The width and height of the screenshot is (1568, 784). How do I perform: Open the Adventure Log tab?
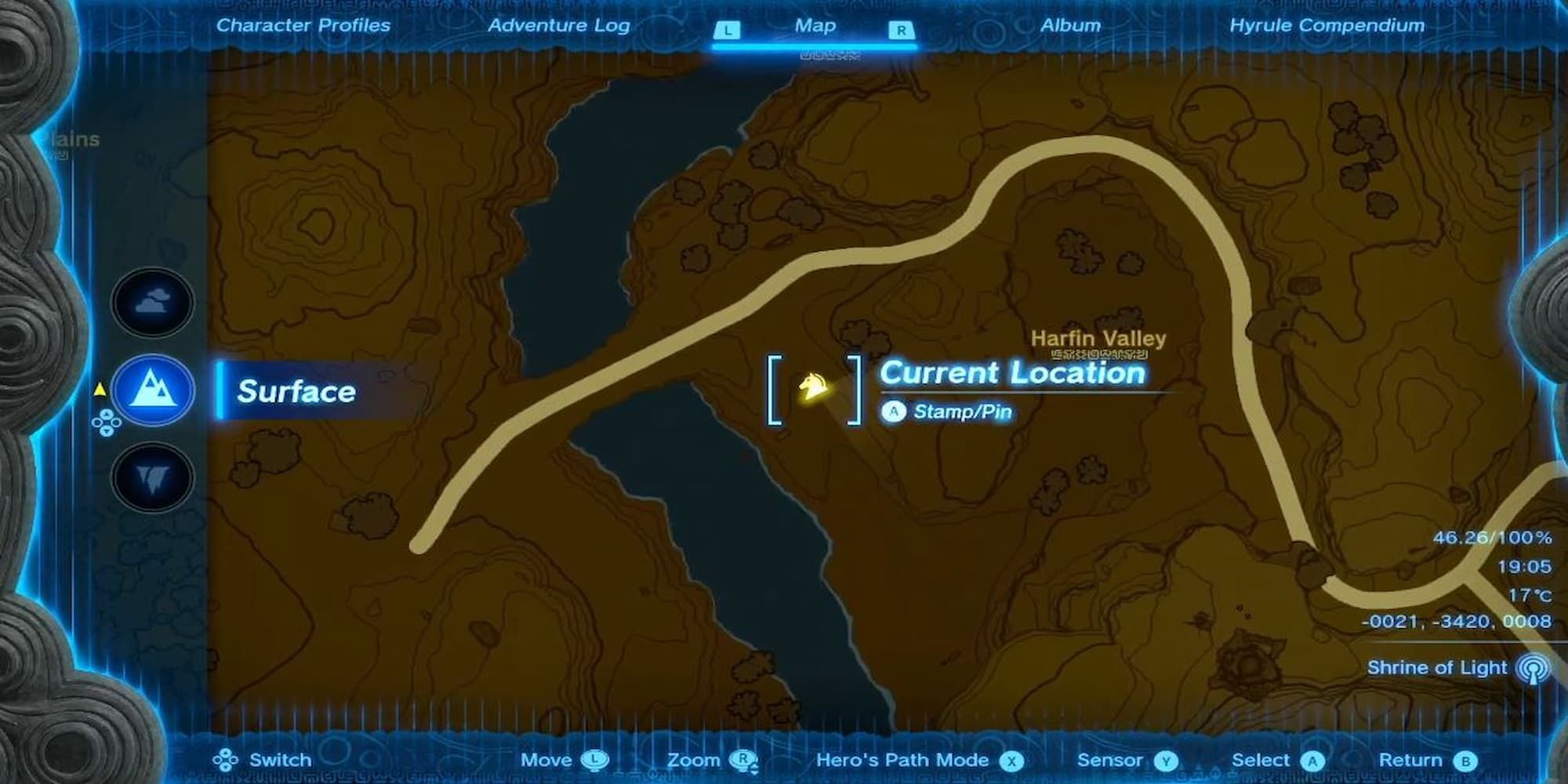click(x=559, y=25)
